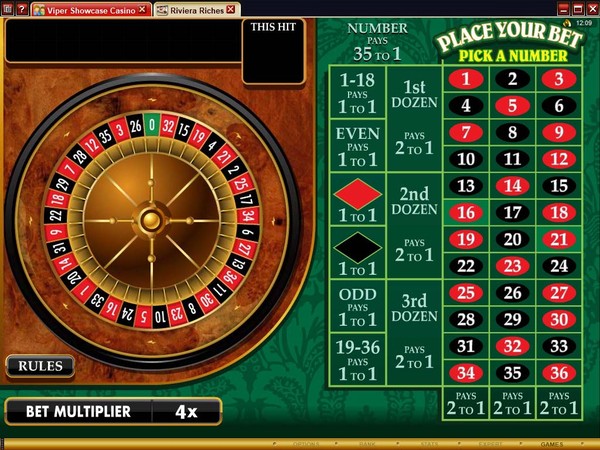Close the Riviera Riches tab
The width and height of the screenshot is (600, 450).
(231, 9)
